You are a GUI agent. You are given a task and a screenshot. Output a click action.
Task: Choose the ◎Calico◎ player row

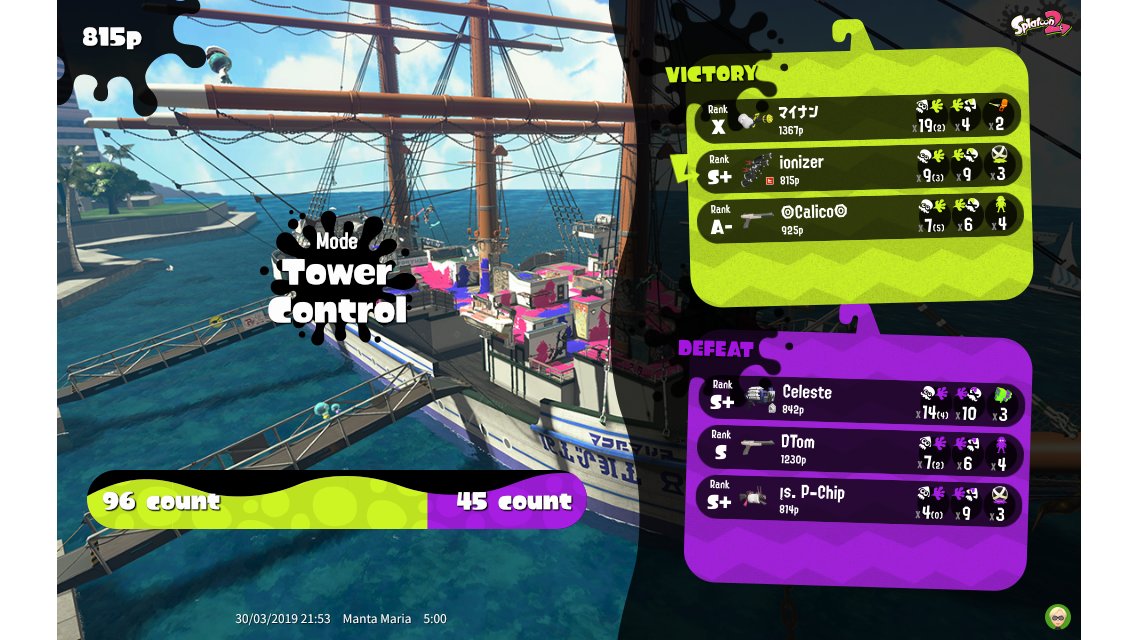click(858, 216)
